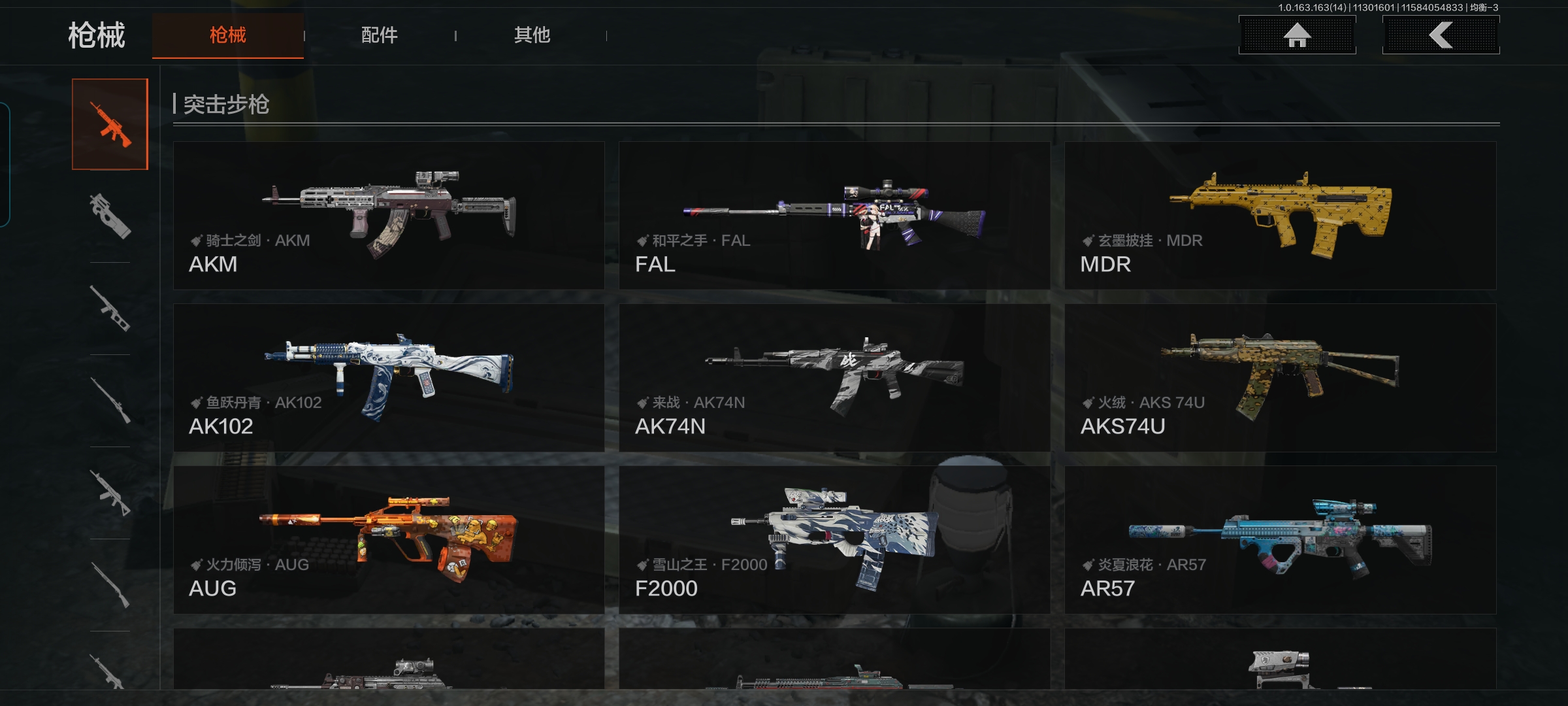Select the 其他 tab
The image size is (1568, 706).
click(x=532, y=35)
